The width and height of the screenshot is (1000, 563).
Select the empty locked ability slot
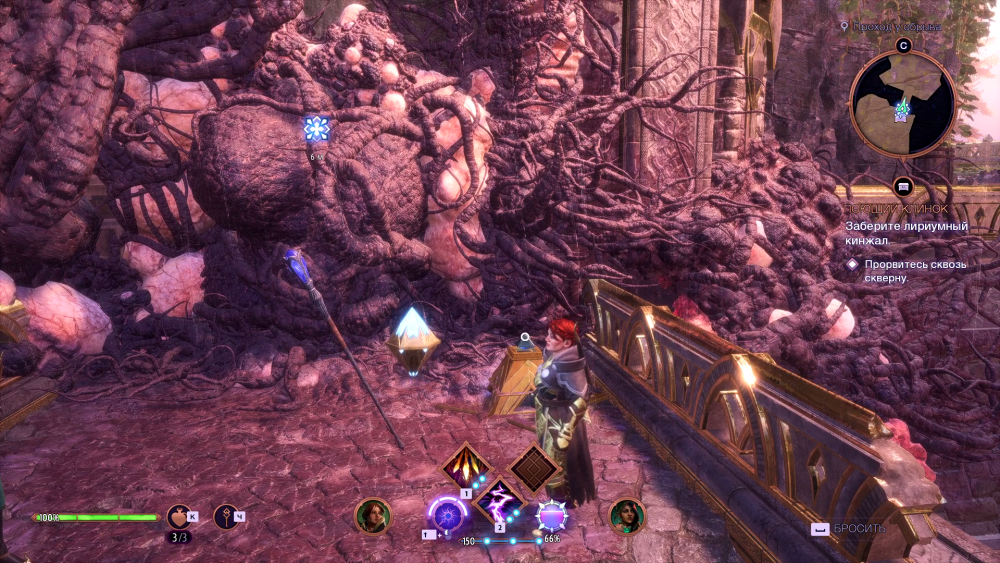coord(533,467)
